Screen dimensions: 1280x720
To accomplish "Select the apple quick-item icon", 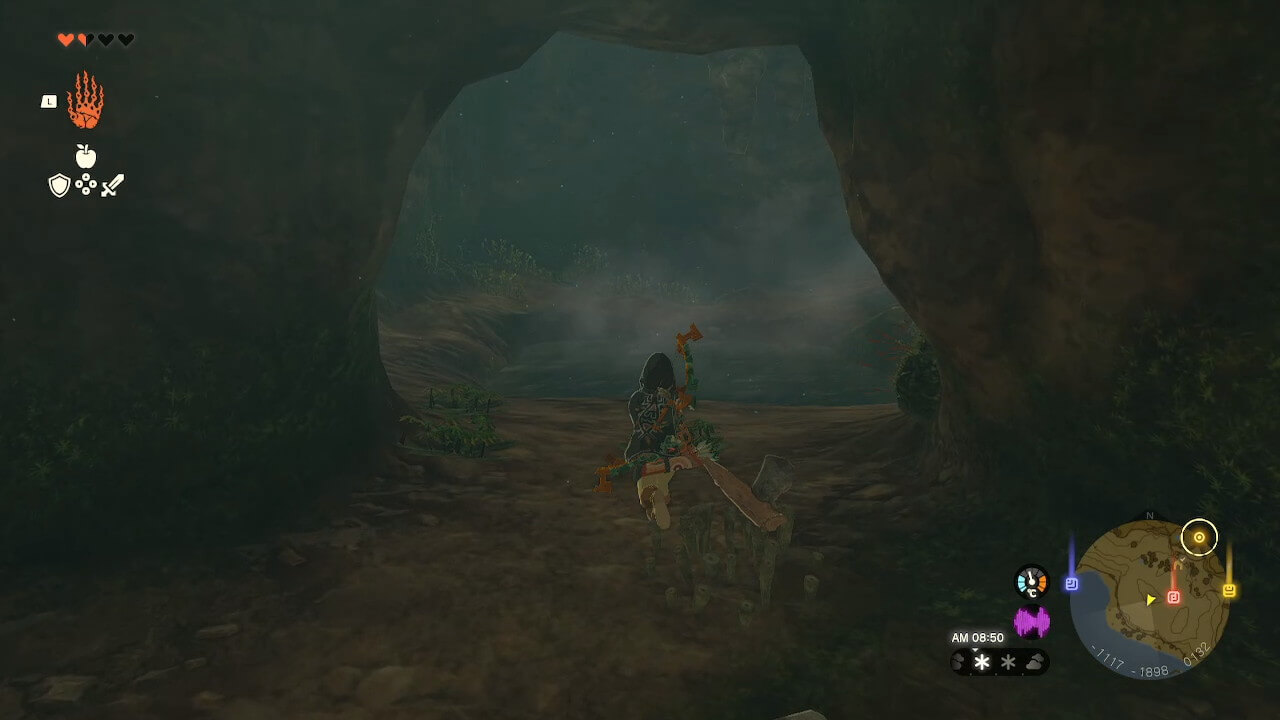I will (86, 156).
